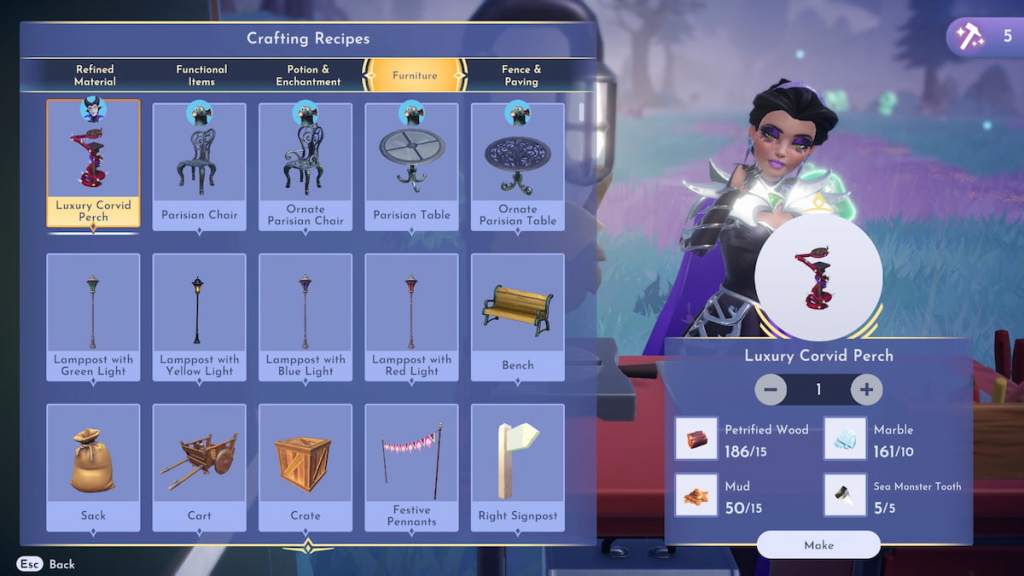Show the Fence & Paving category
The height and width of the screenshot is (576, 1024).
(x=521, y=75)
